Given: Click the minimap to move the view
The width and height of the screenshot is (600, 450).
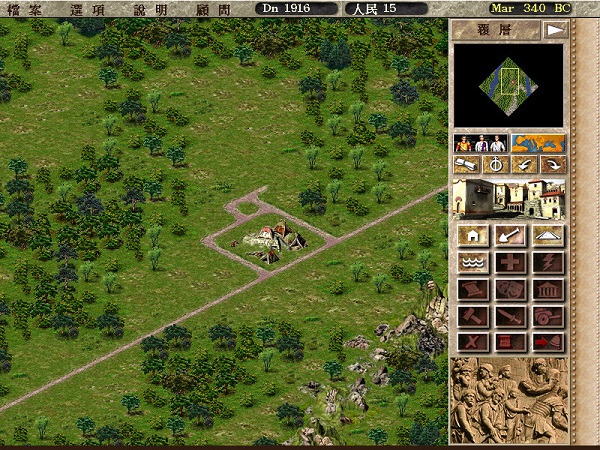Looking at the screenshot, I should click(509, 86).
